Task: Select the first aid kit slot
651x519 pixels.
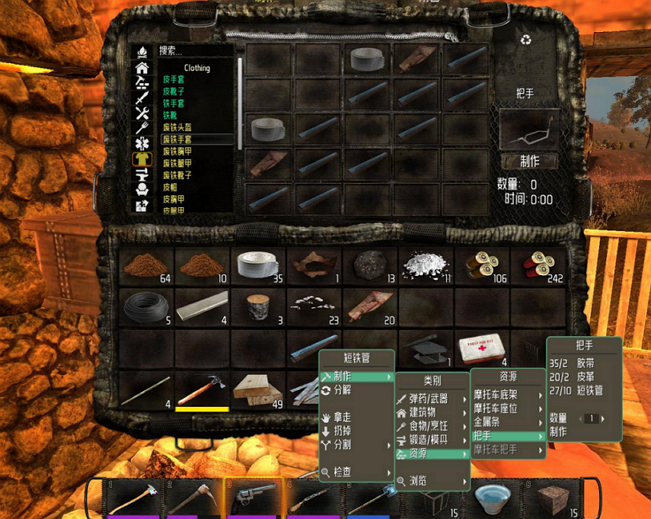Action: point(480,349)
